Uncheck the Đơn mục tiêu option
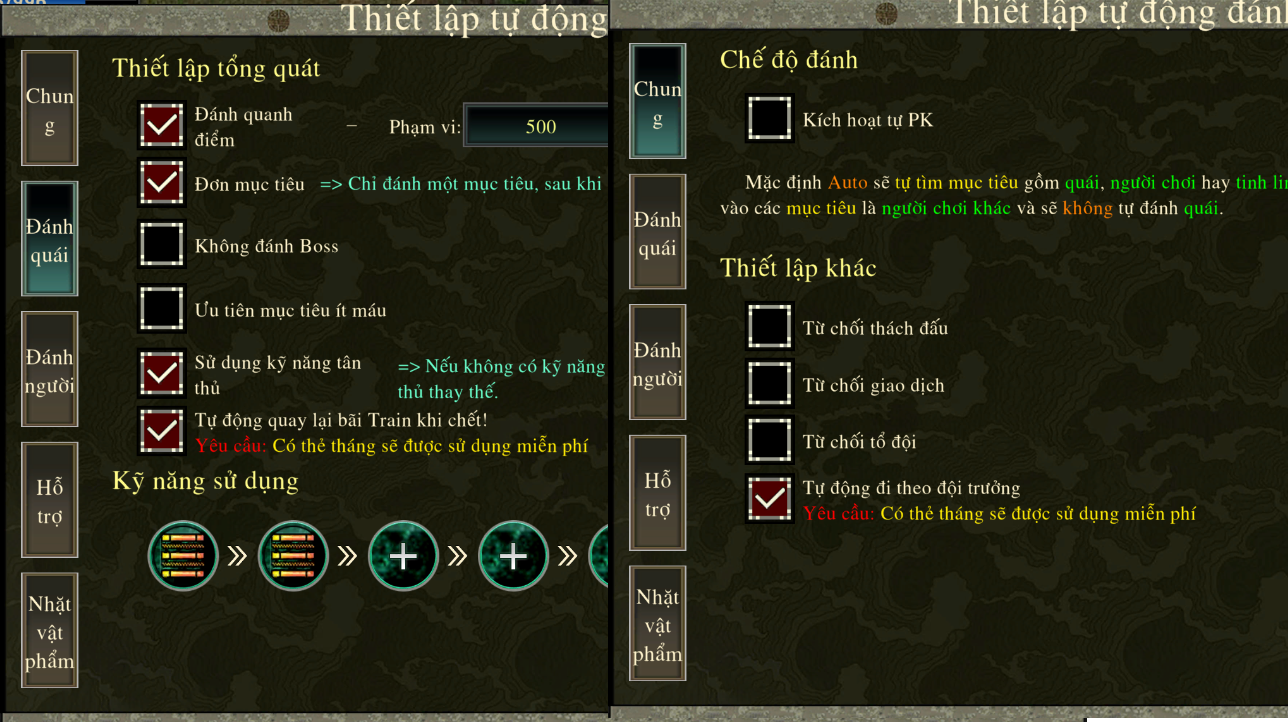 [162, 184]
